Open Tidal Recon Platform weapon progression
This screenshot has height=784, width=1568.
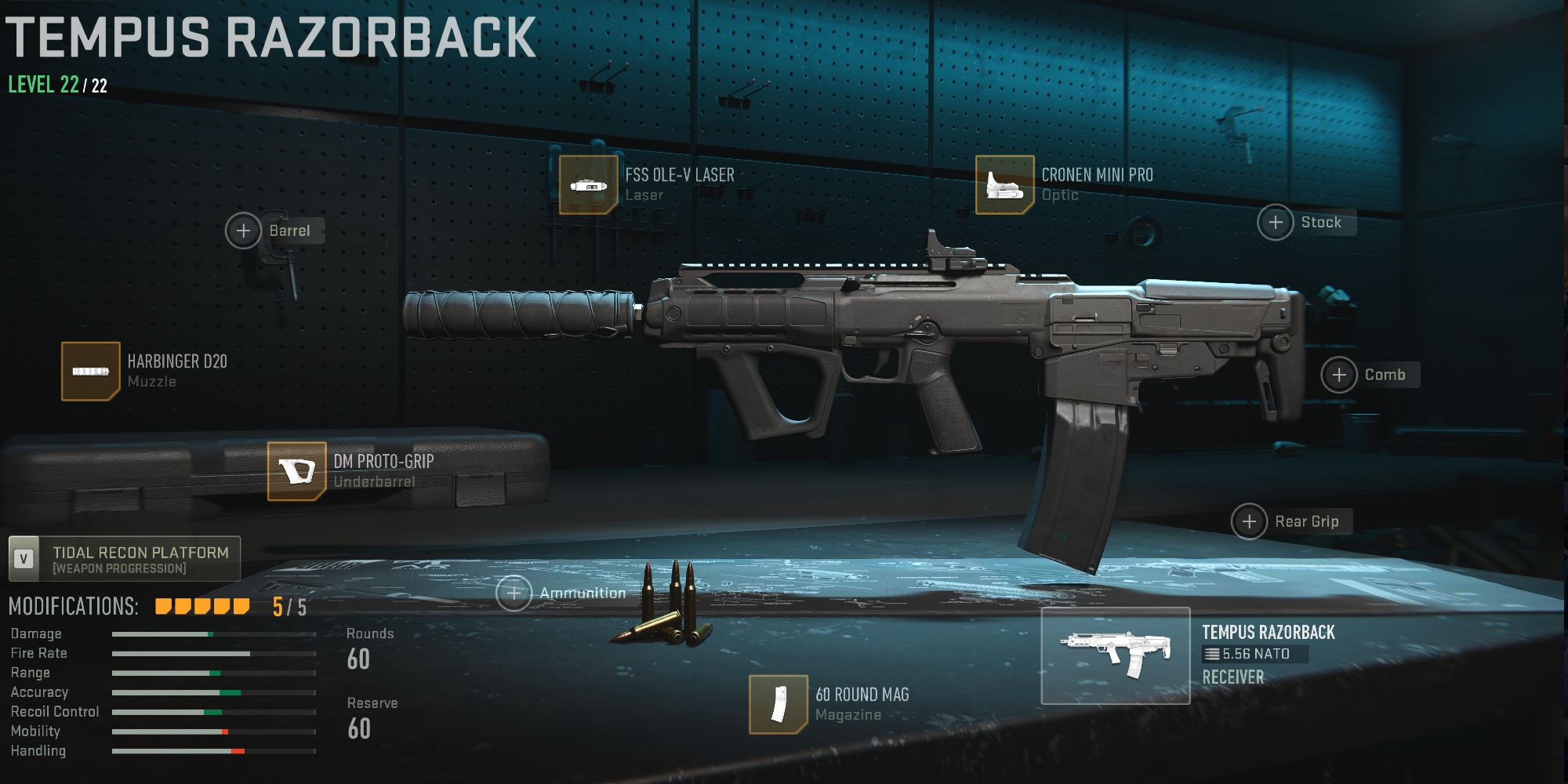(141, 558)
